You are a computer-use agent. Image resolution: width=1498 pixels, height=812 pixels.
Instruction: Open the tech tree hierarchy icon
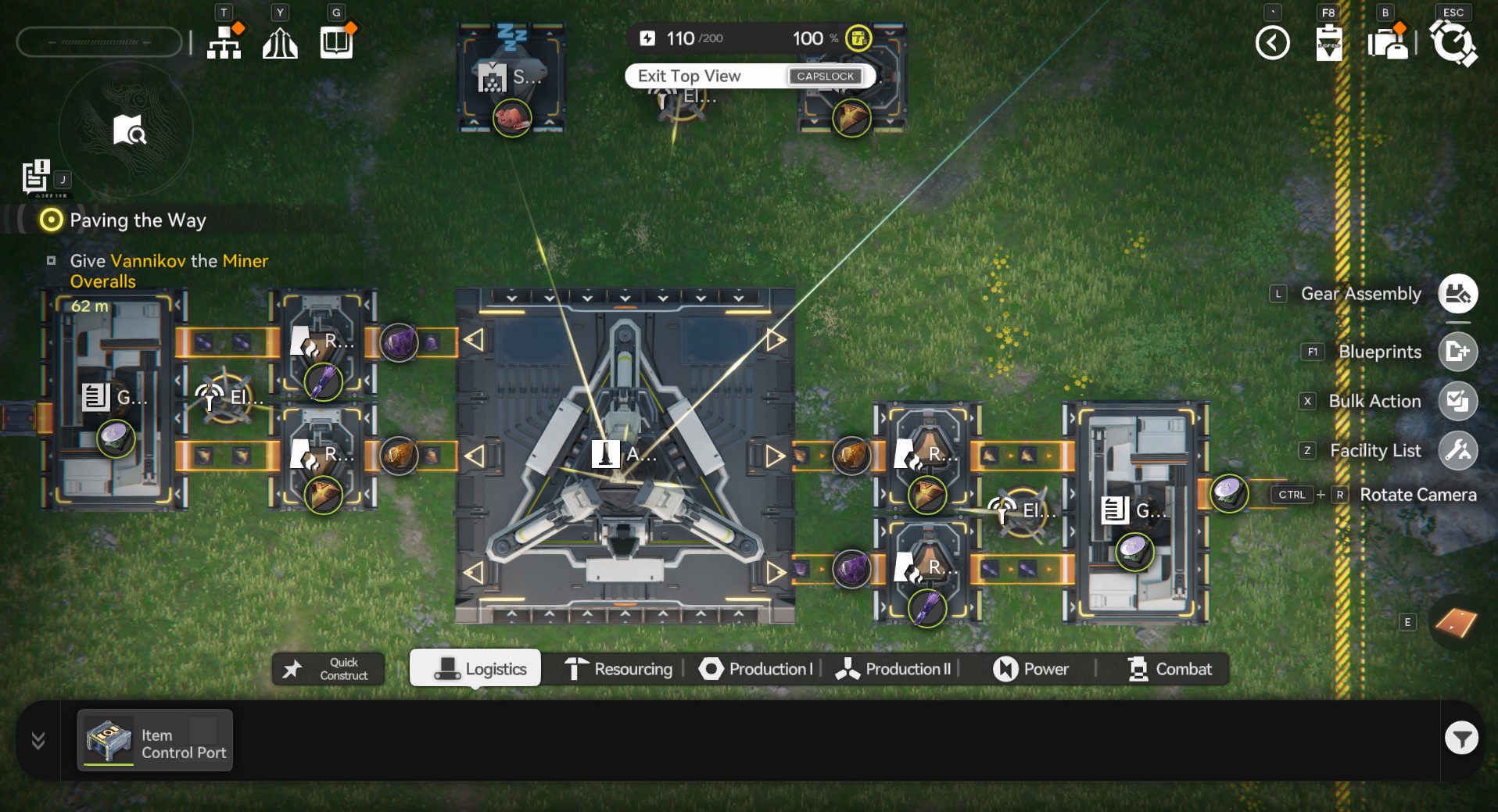pyautogui.click(x=224, y=43)
